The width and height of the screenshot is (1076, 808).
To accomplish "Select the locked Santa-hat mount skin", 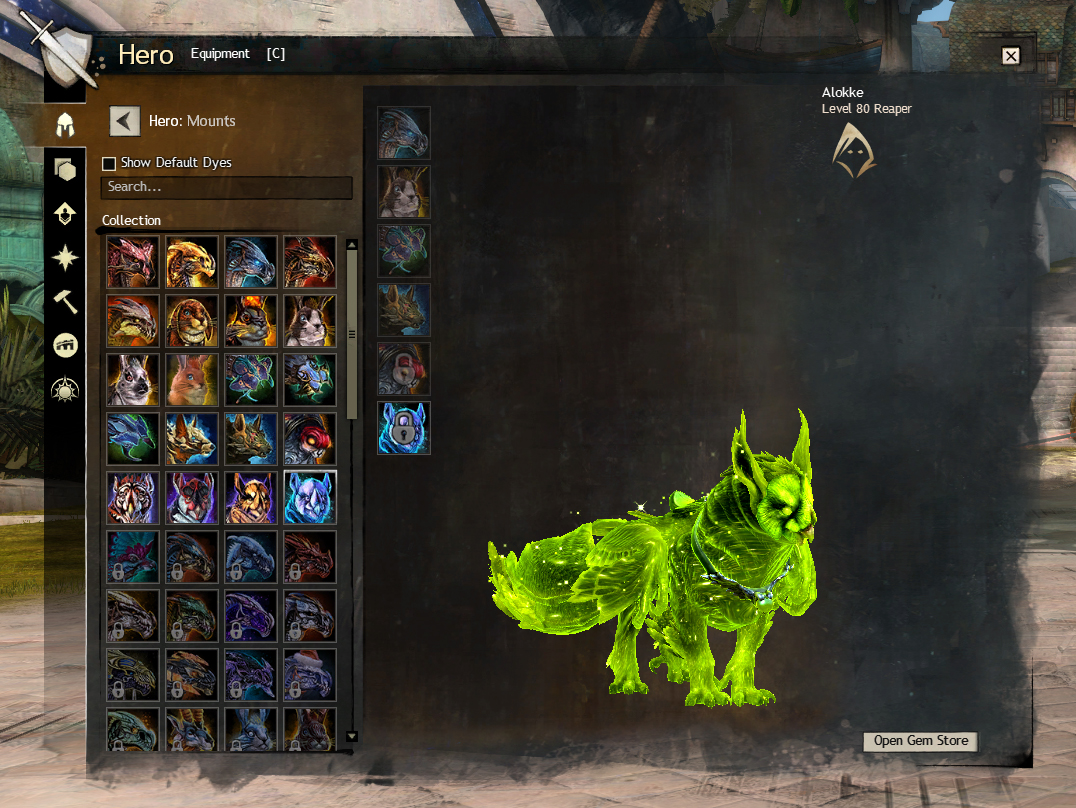I will (x=310, y=674).
